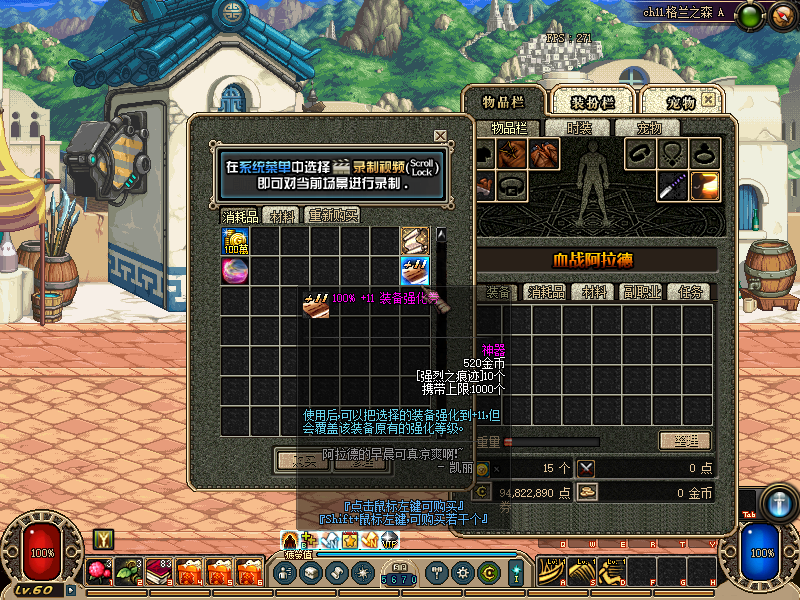800x600 pixels.
Task: Switch inventory to 材料 category
Action: (x=596, y=292)
